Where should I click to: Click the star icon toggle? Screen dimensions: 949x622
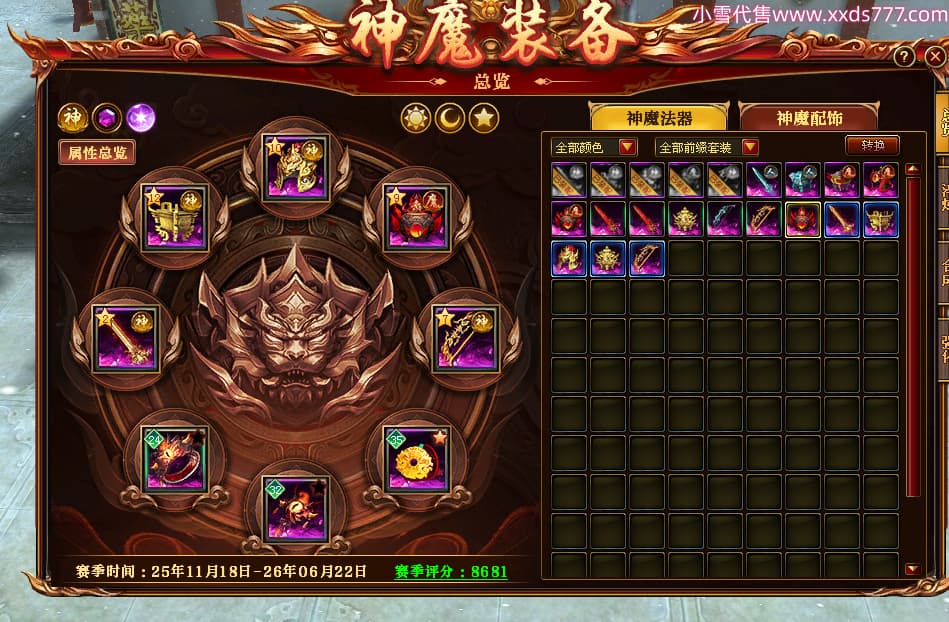click(484, 118)
